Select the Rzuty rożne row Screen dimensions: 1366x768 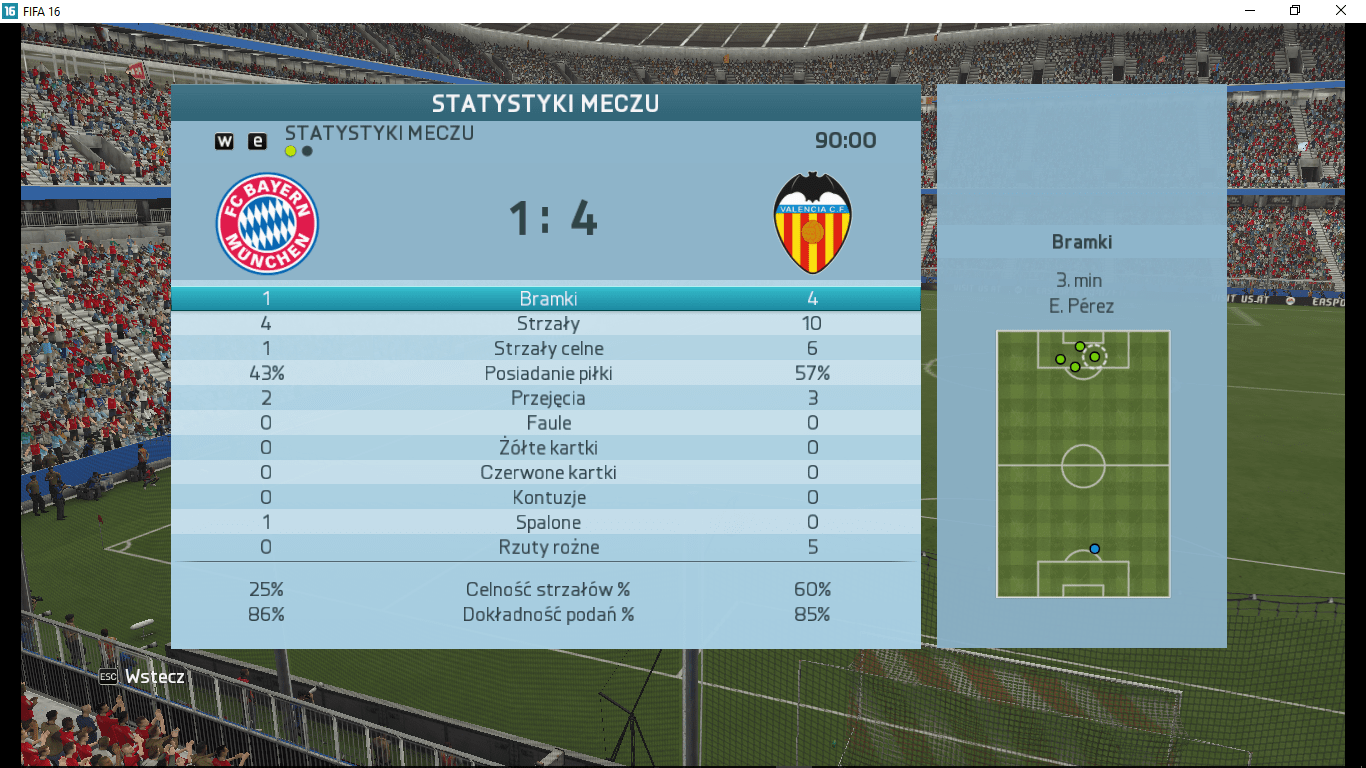pos(547,548)
